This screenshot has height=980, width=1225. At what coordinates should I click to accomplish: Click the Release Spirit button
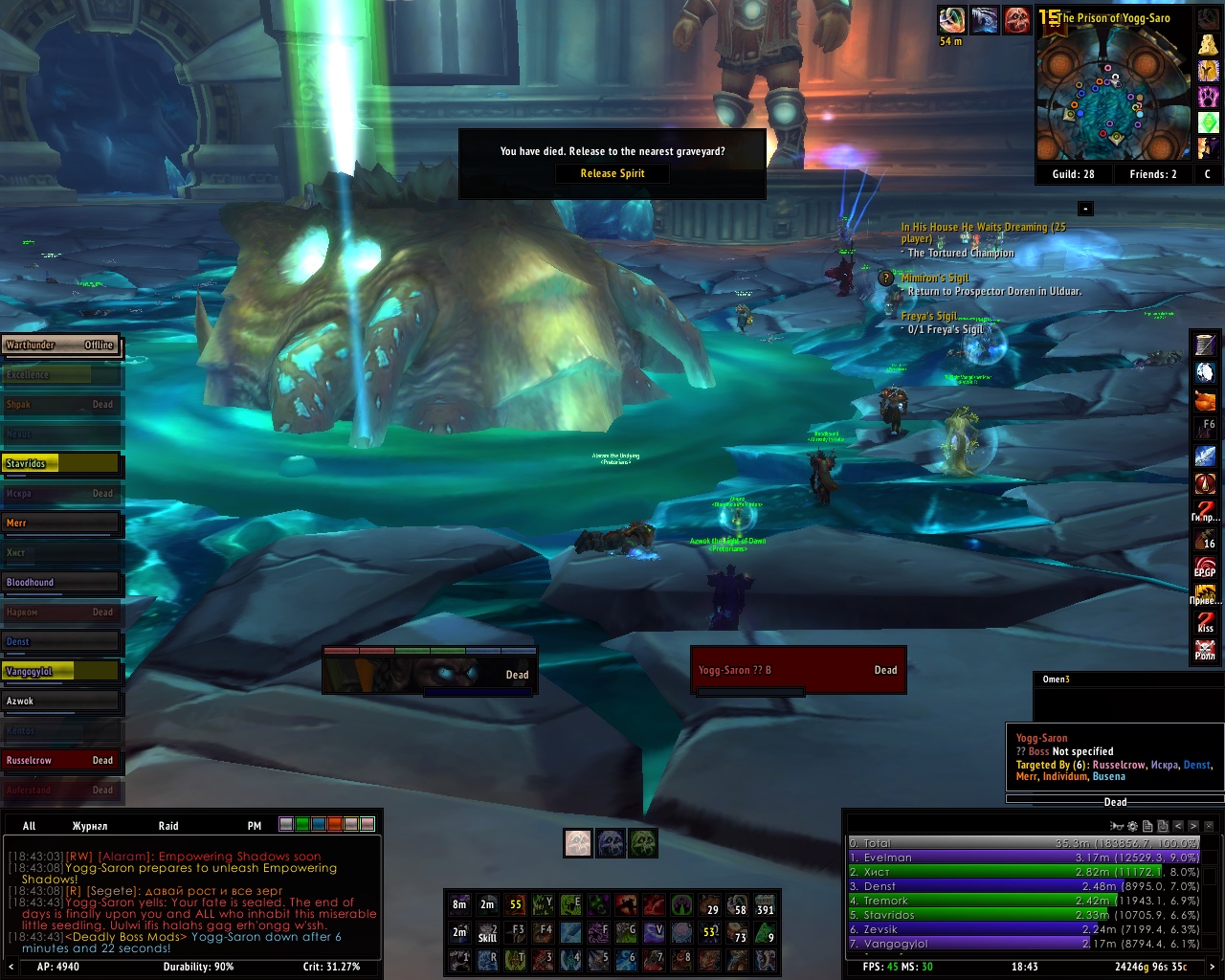612,173
